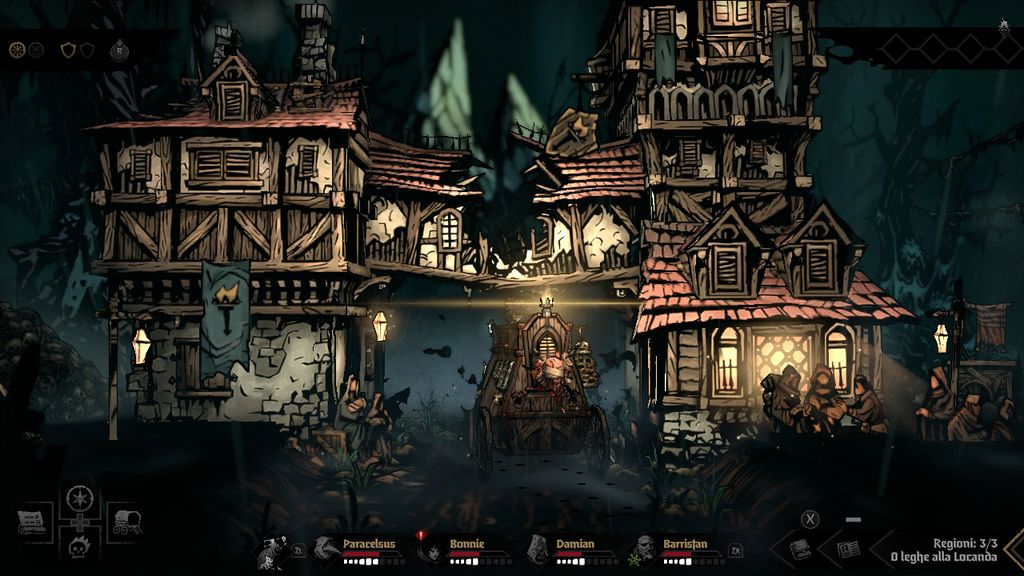Viewport: 1024px width, 576px height.
Task: Open the newspaper pages icon
Action: click(x=848, y=548)
